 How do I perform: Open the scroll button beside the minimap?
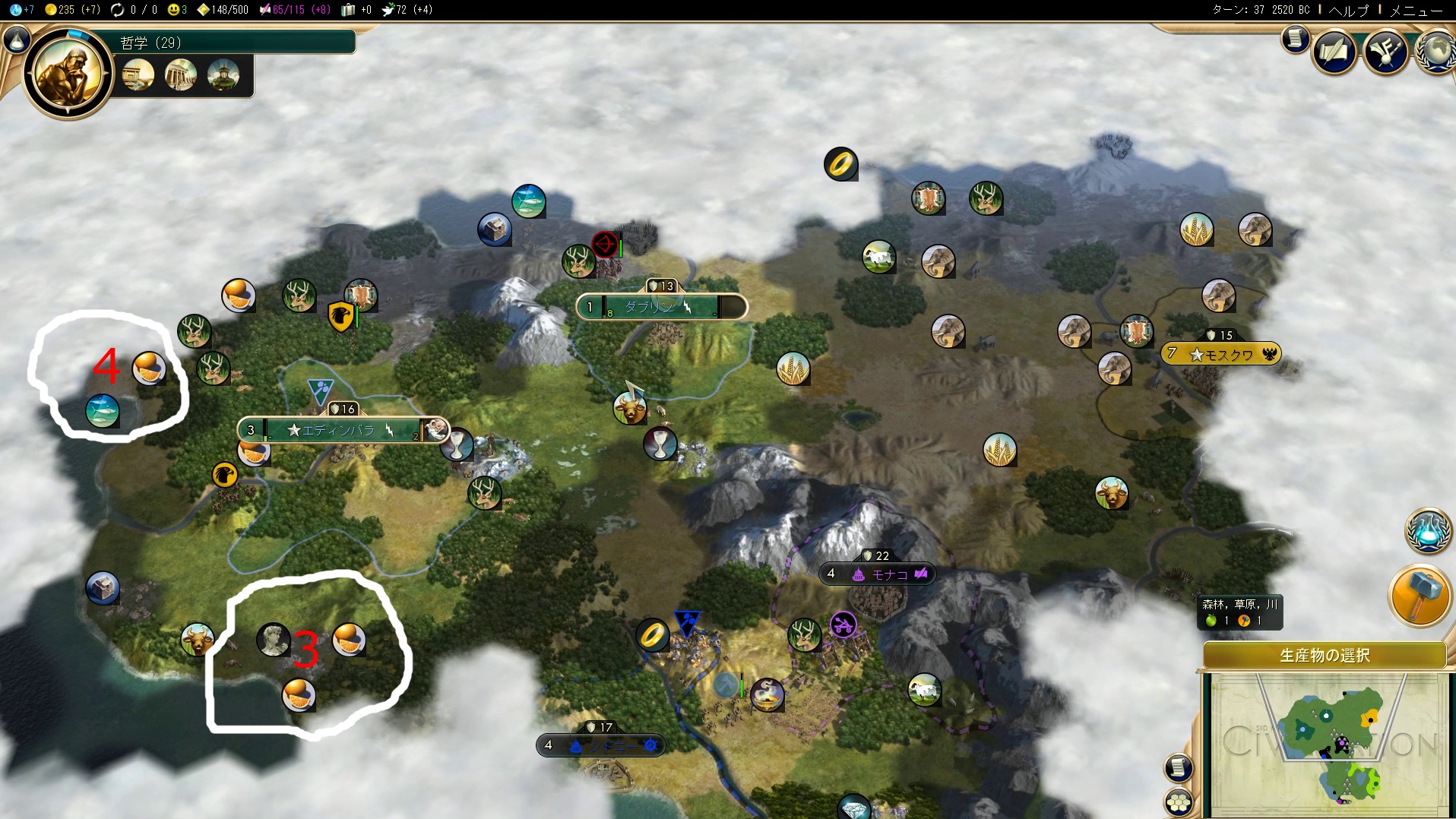(x=1177, y=768)
